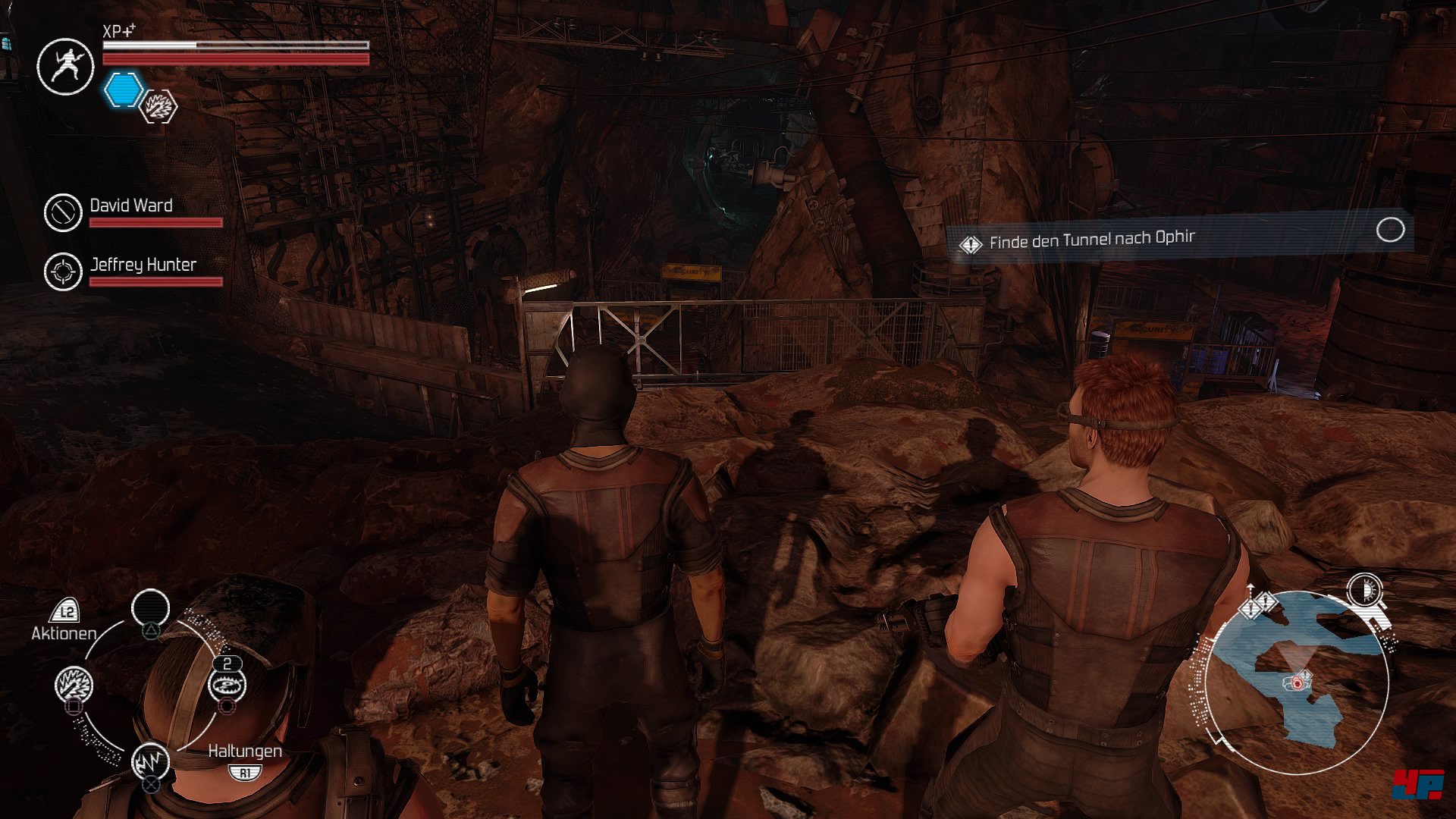Activate the lightning bolt ability on the action wheel

click(150, 761)
